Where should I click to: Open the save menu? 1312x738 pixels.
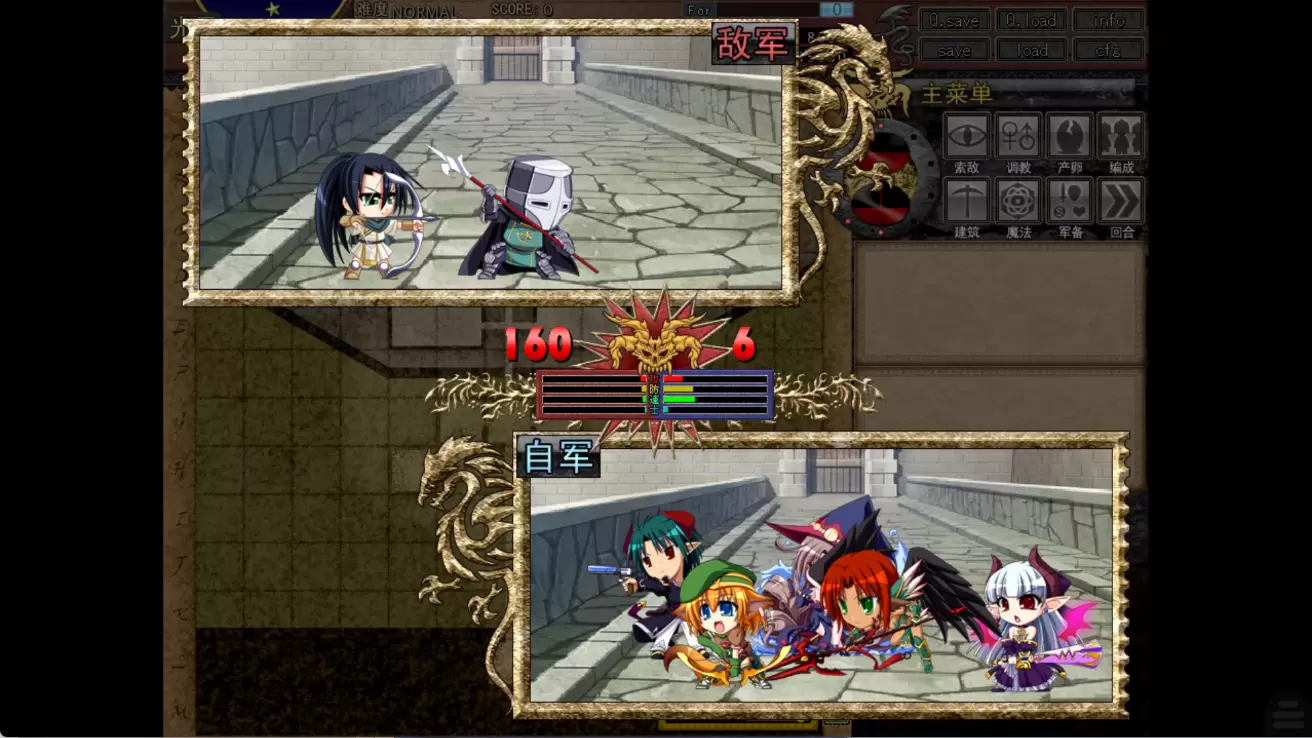pos(954,50)
